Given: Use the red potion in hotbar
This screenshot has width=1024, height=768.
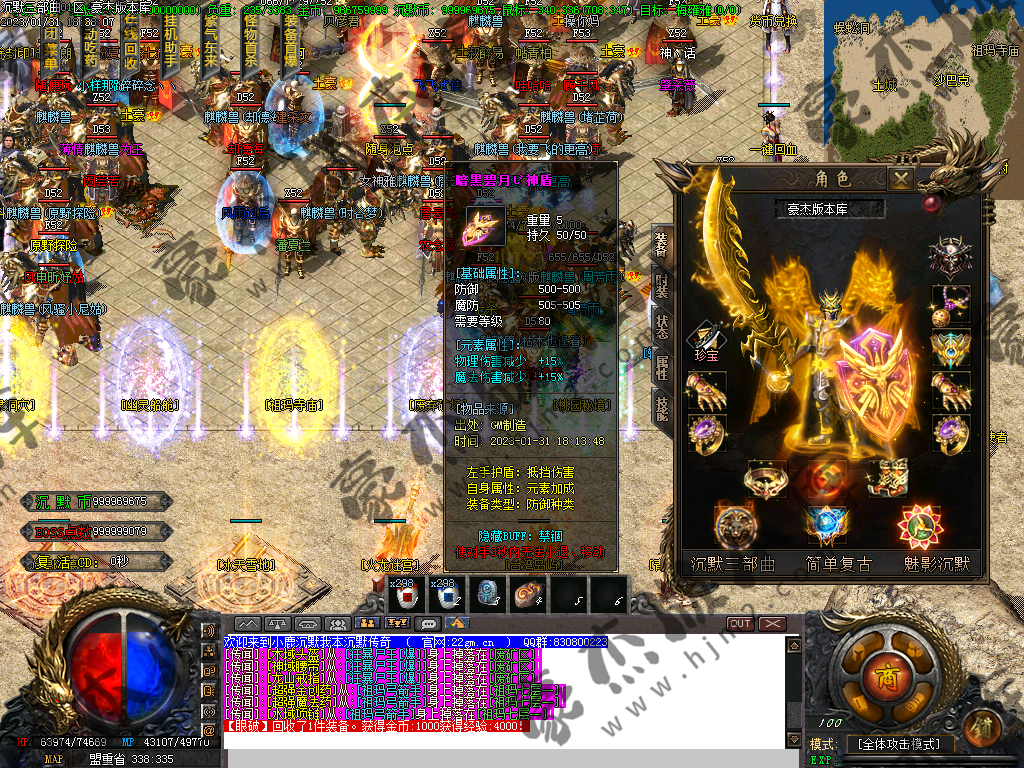Looking at the screenshot, I should (407, 594).
